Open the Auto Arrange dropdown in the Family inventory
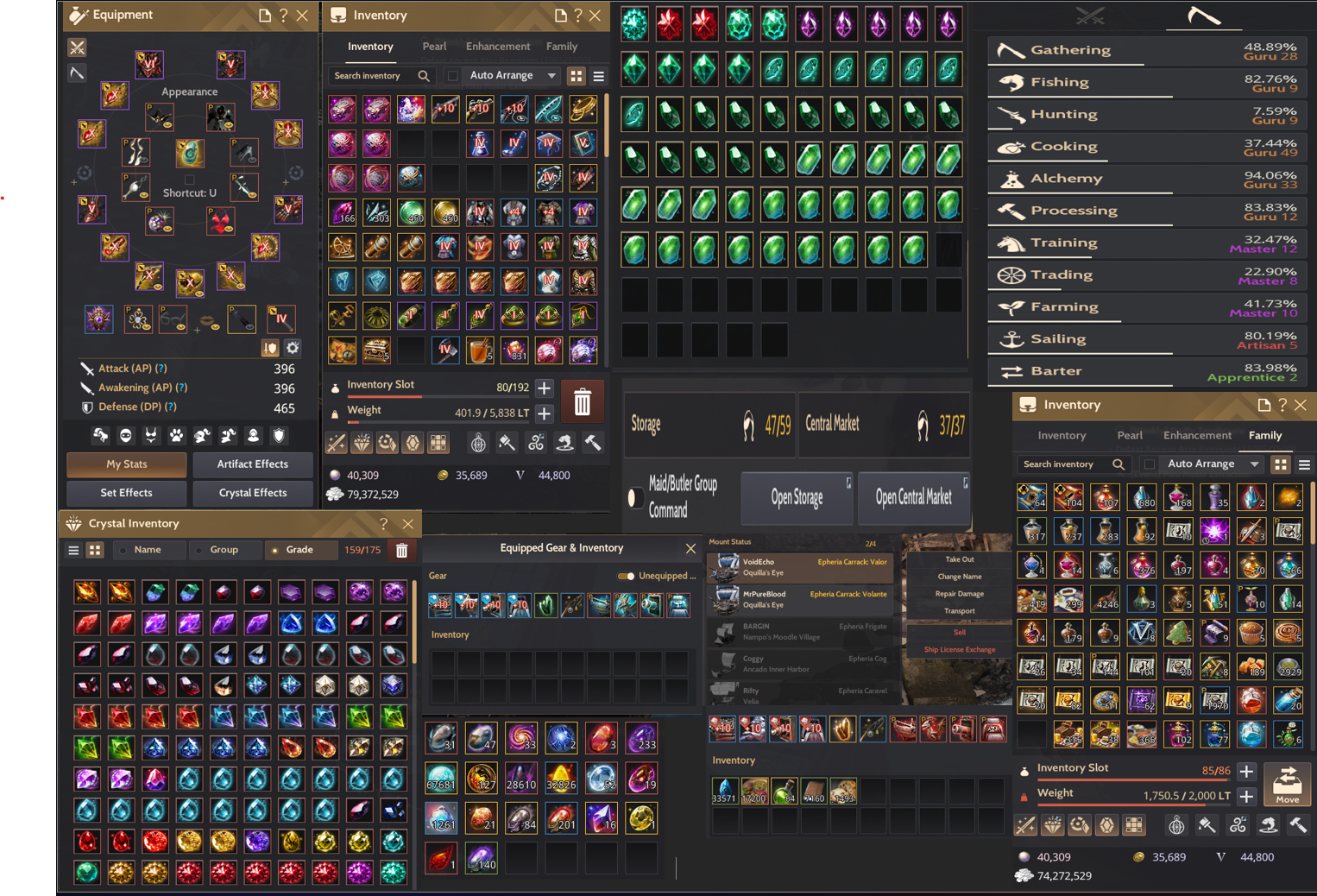The height and width of the screenshot is (896, 1317). [x=1211, y=464]
